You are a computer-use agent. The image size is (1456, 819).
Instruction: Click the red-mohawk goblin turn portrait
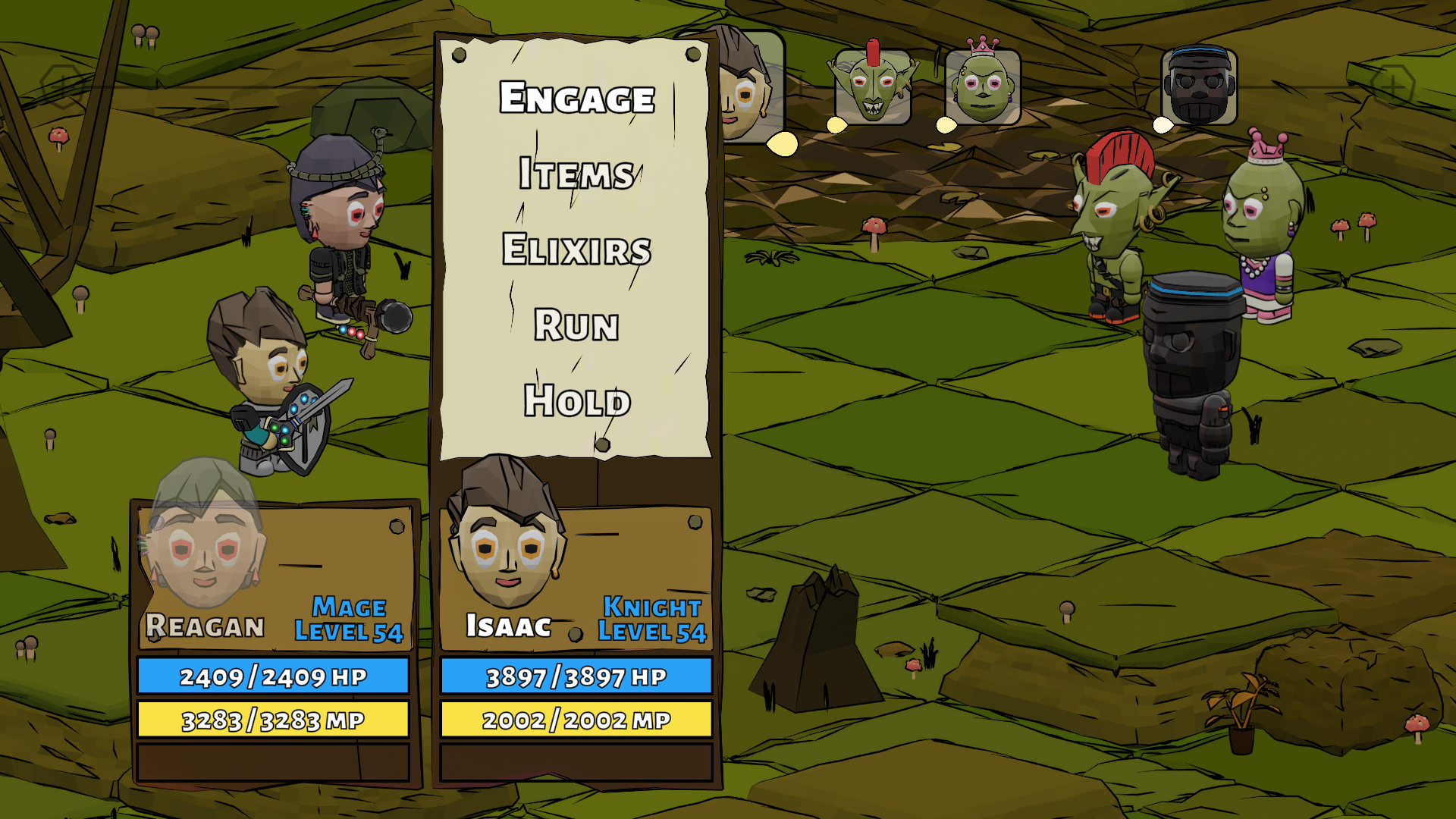(873, 86)
